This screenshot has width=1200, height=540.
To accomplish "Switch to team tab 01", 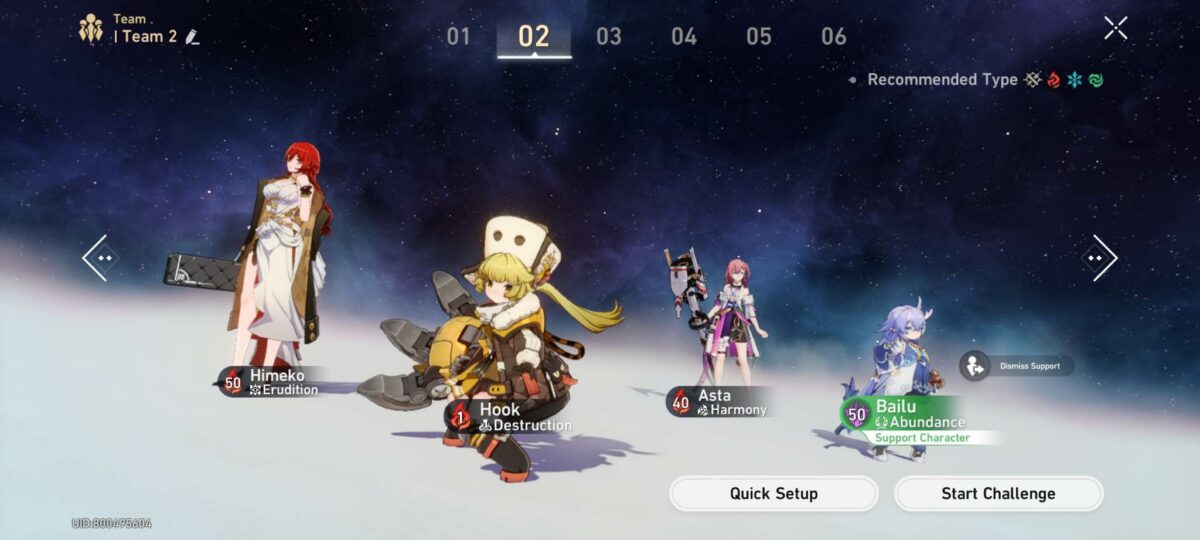I will (x=458, y=37).
